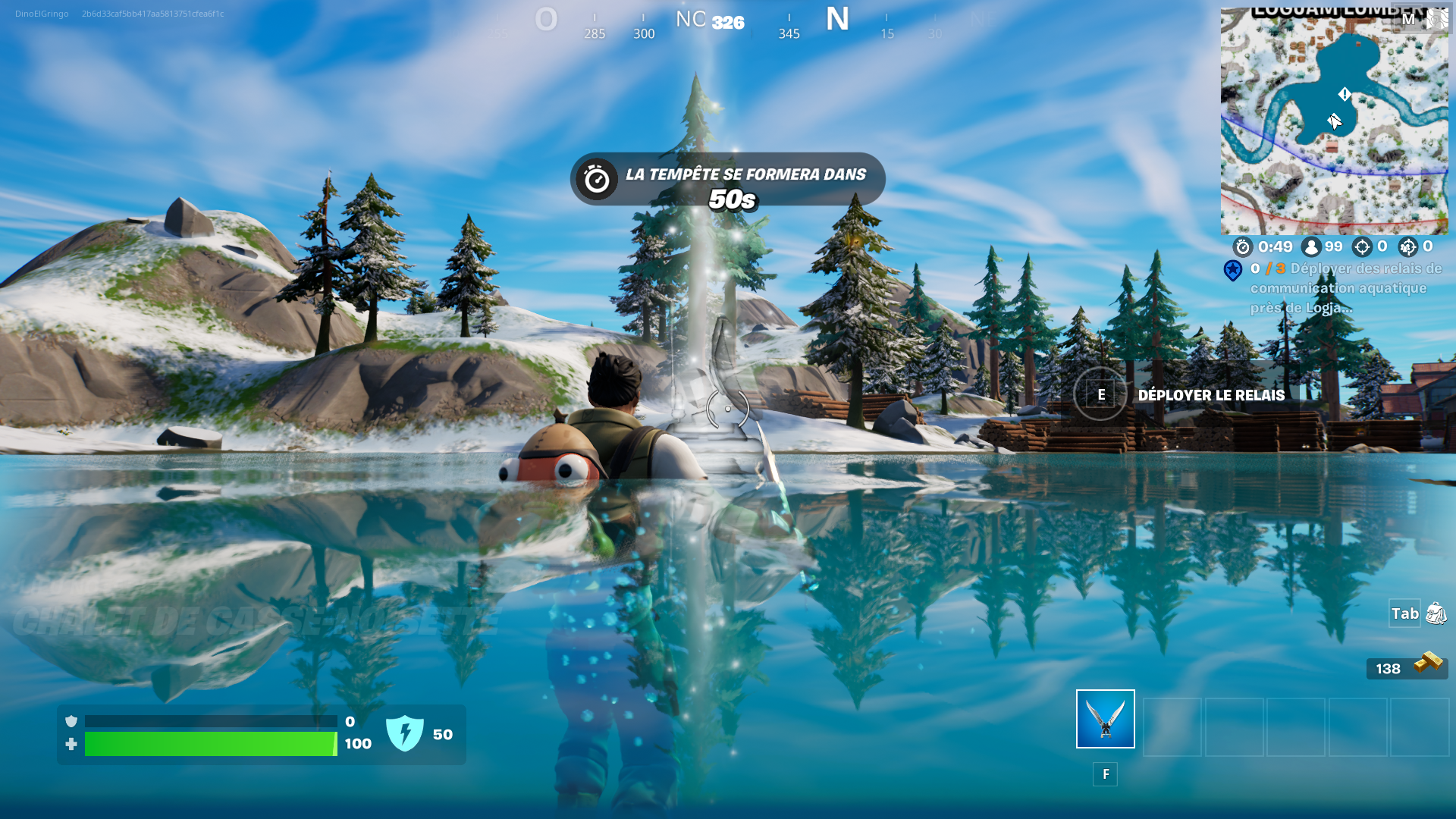Click the health cross icon near the green bar

71,744
